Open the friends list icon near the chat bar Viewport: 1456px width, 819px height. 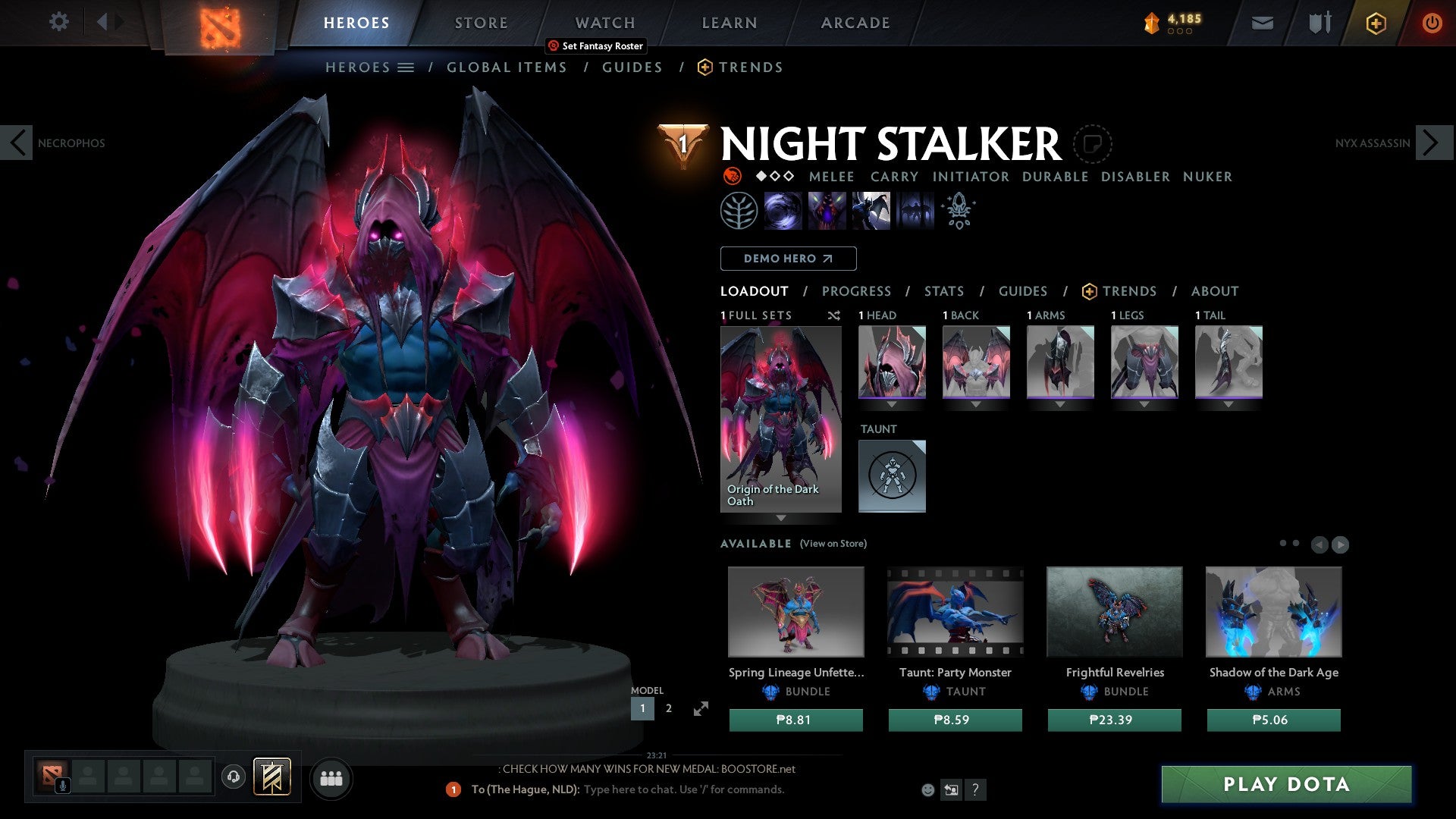pos(331,778)
